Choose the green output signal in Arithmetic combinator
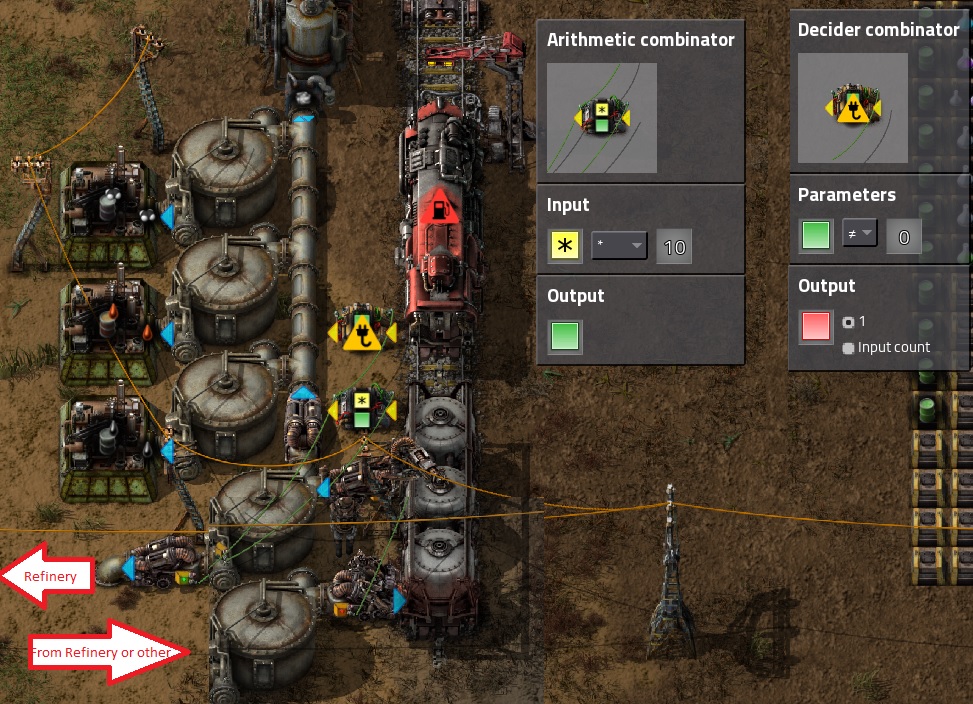This screenshot has height=704, width=973. 566,336
